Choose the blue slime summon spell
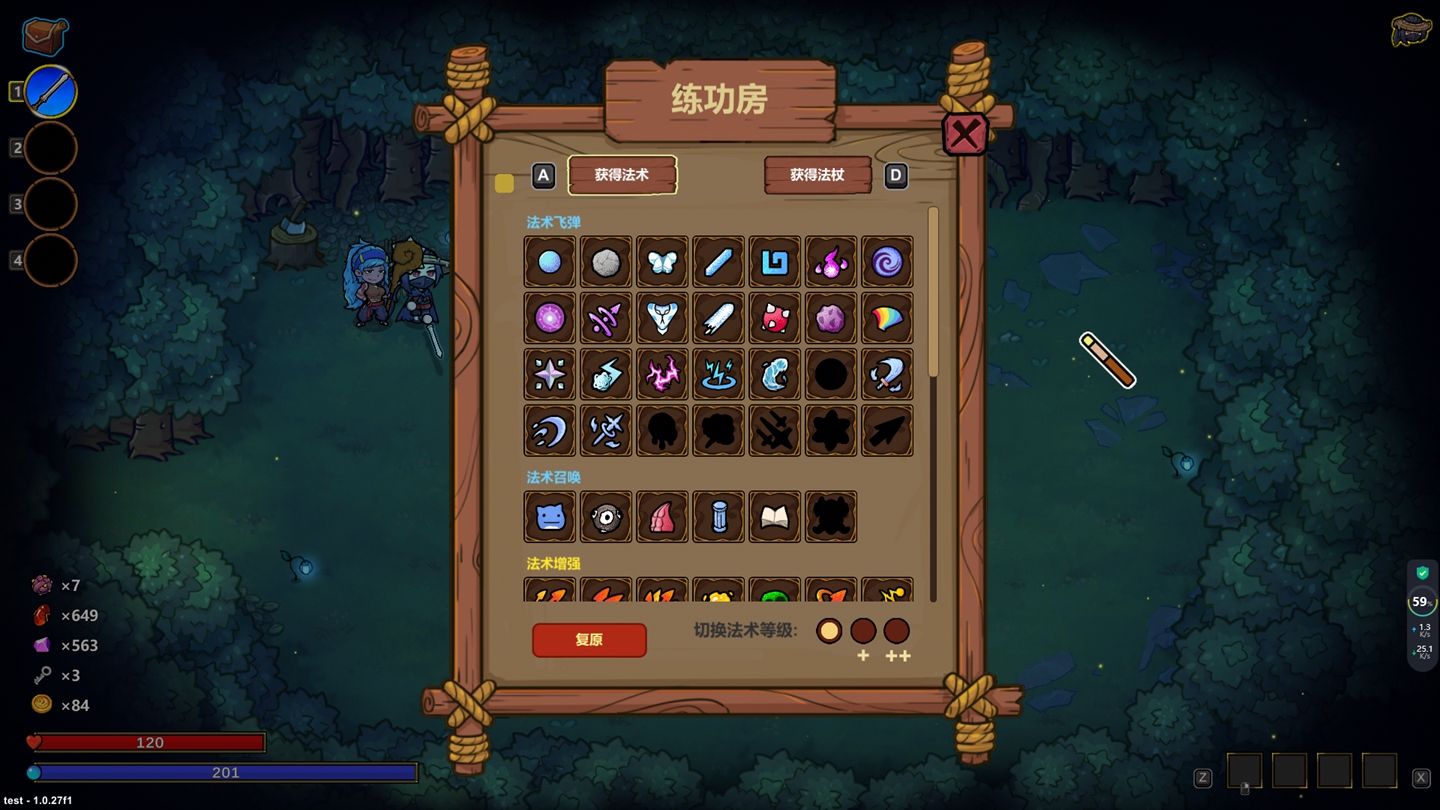The image size is (1440, 810). tap(549, 517)
